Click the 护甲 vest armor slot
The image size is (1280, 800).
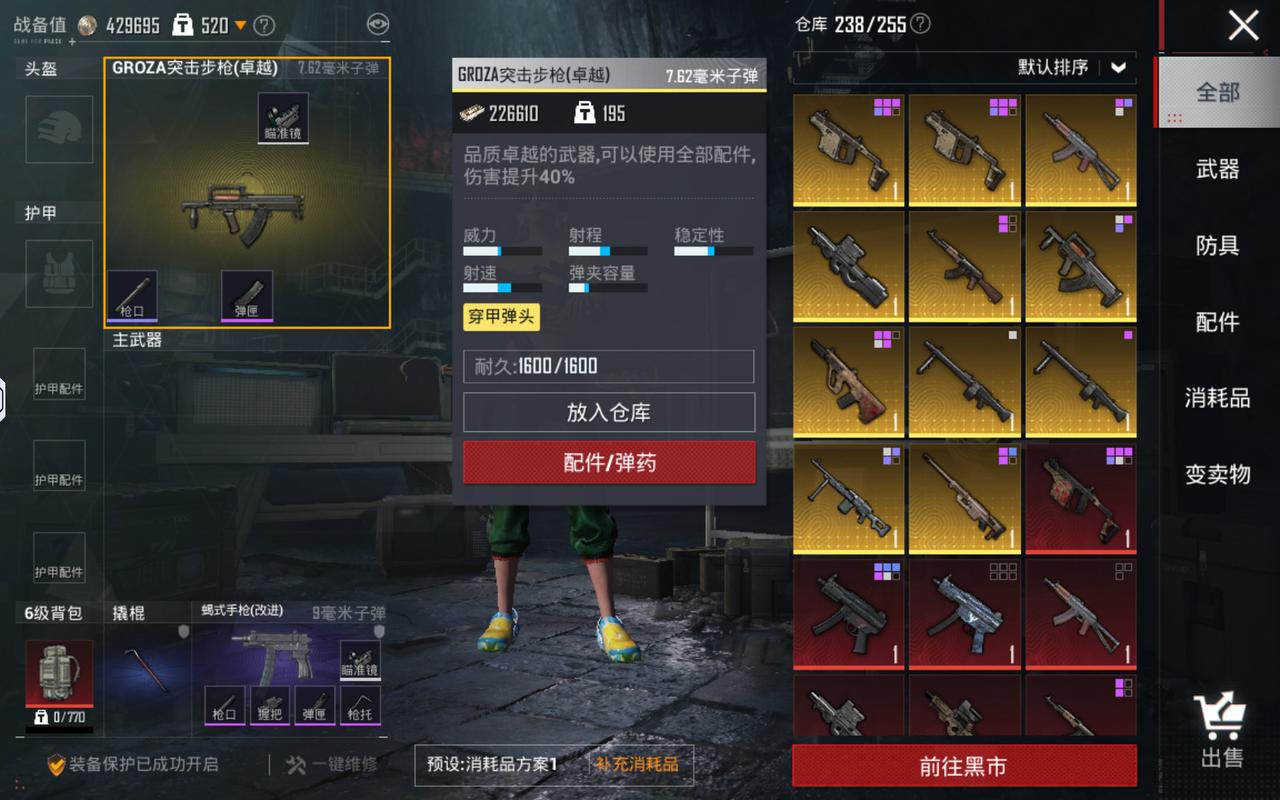click(x=58, y=273)
